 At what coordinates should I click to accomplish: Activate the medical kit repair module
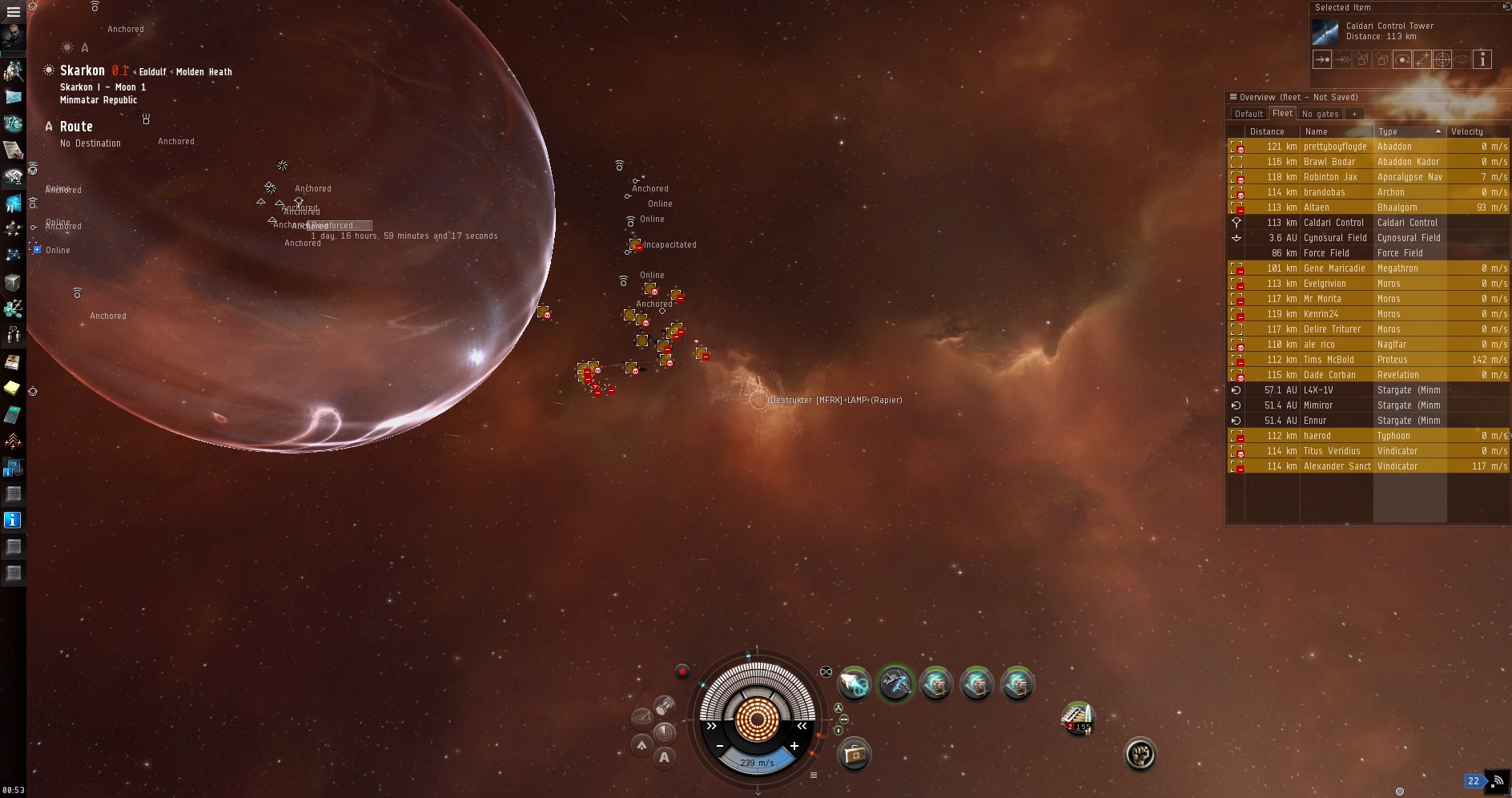pos(855,754)
